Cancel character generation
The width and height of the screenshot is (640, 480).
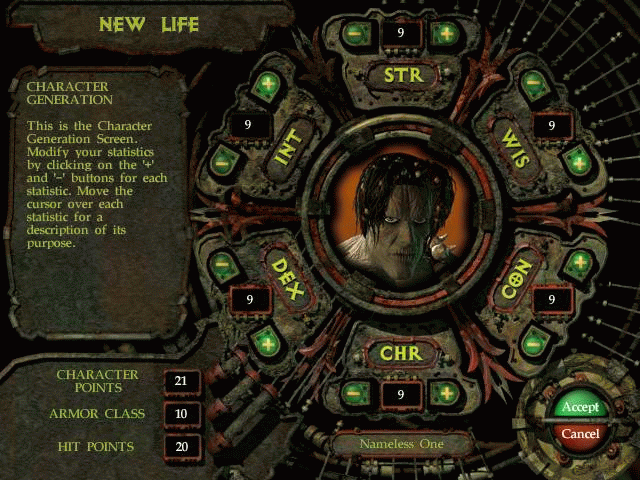coord(580,434)
